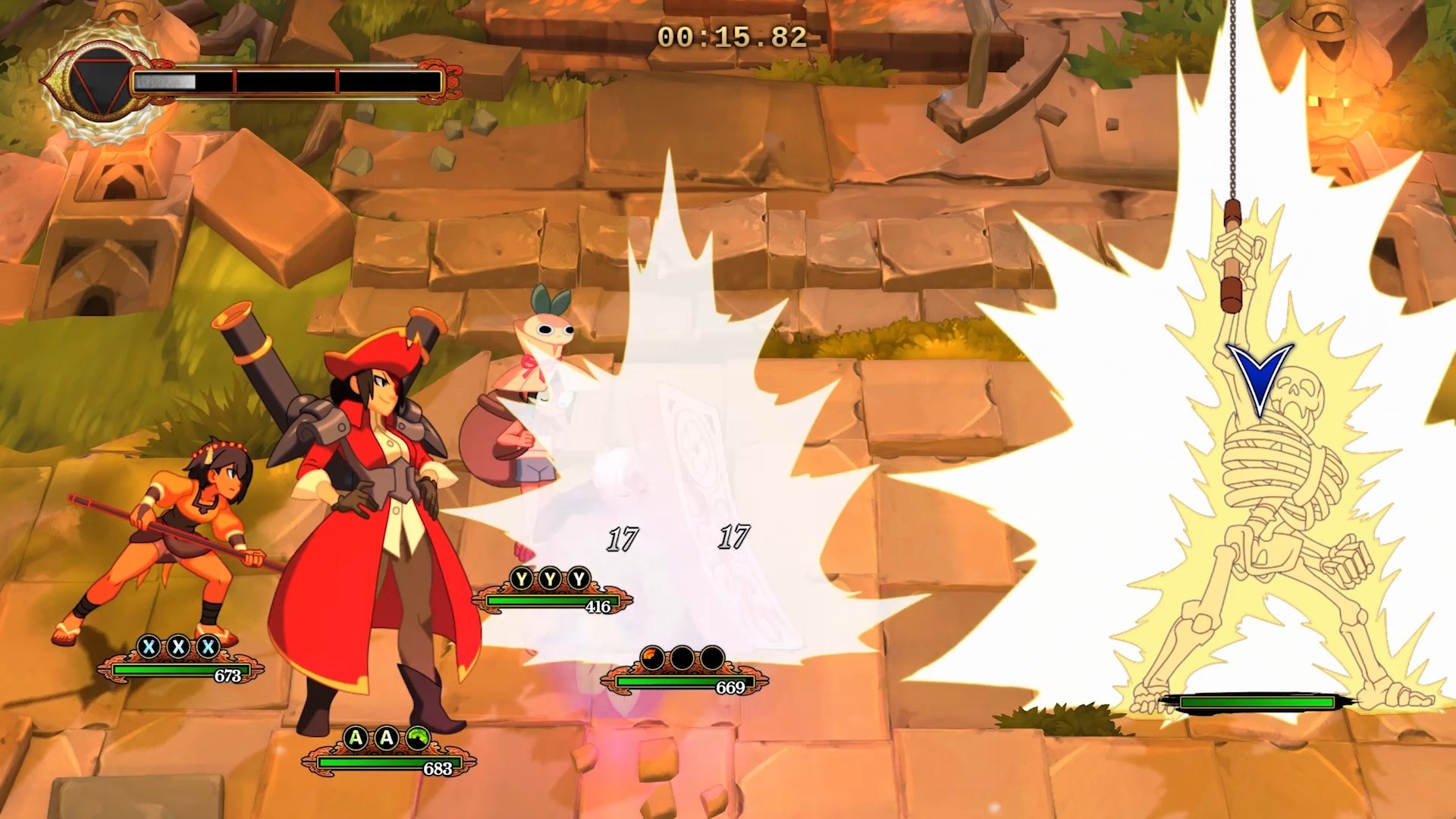Click the first X action button above Ajna's health bar
The image size is (1456, 819).
coord(149,647)
